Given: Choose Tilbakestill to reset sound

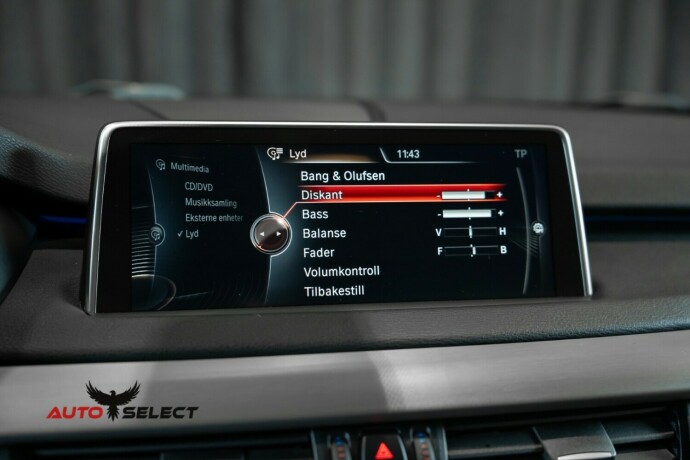Looking at the screenshot, I should click(333, 291).
